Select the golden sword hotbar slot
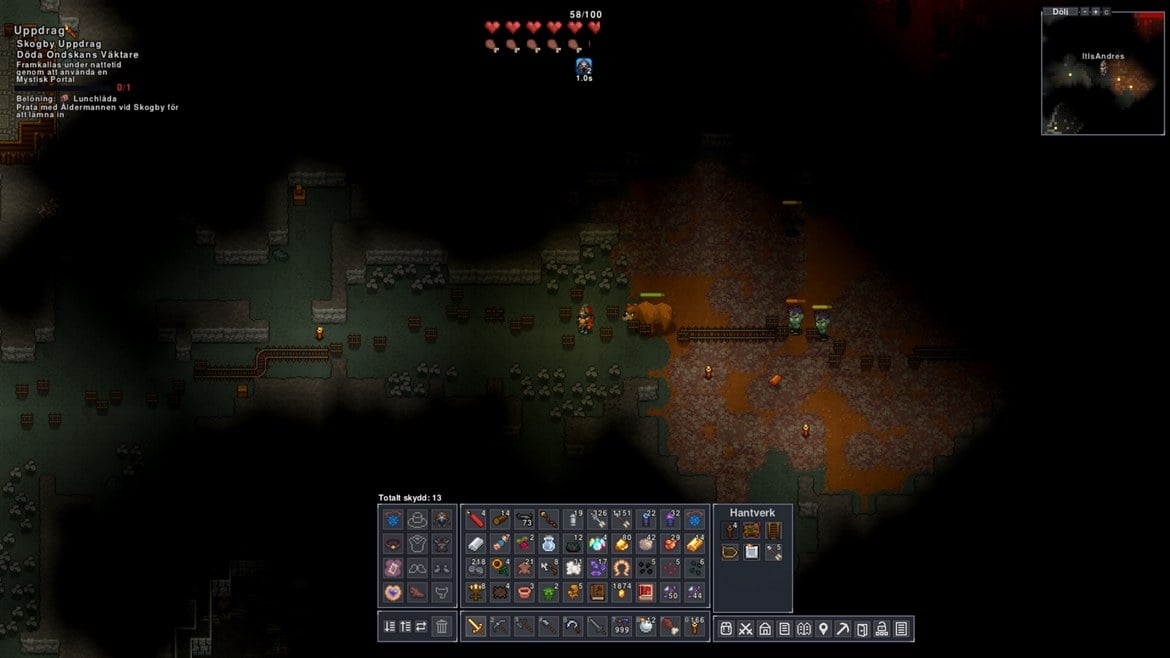Image resolution: width=1170 pixels, height=658 pixels. coord(475,627)
